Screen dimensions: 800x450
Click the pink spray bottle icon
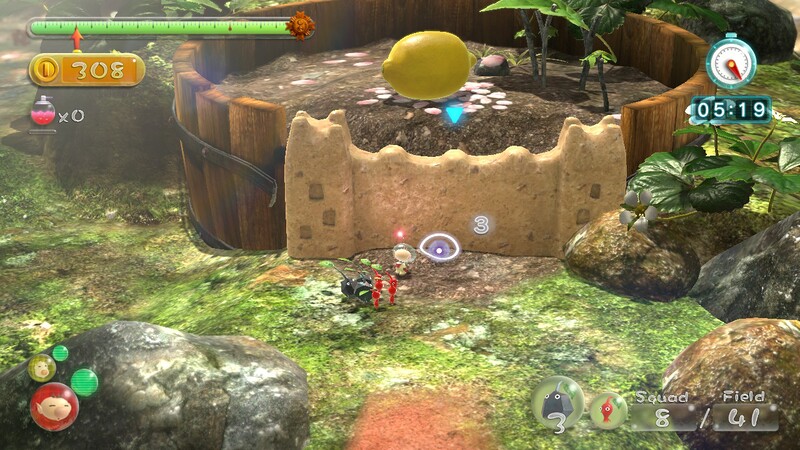(43, 113)
